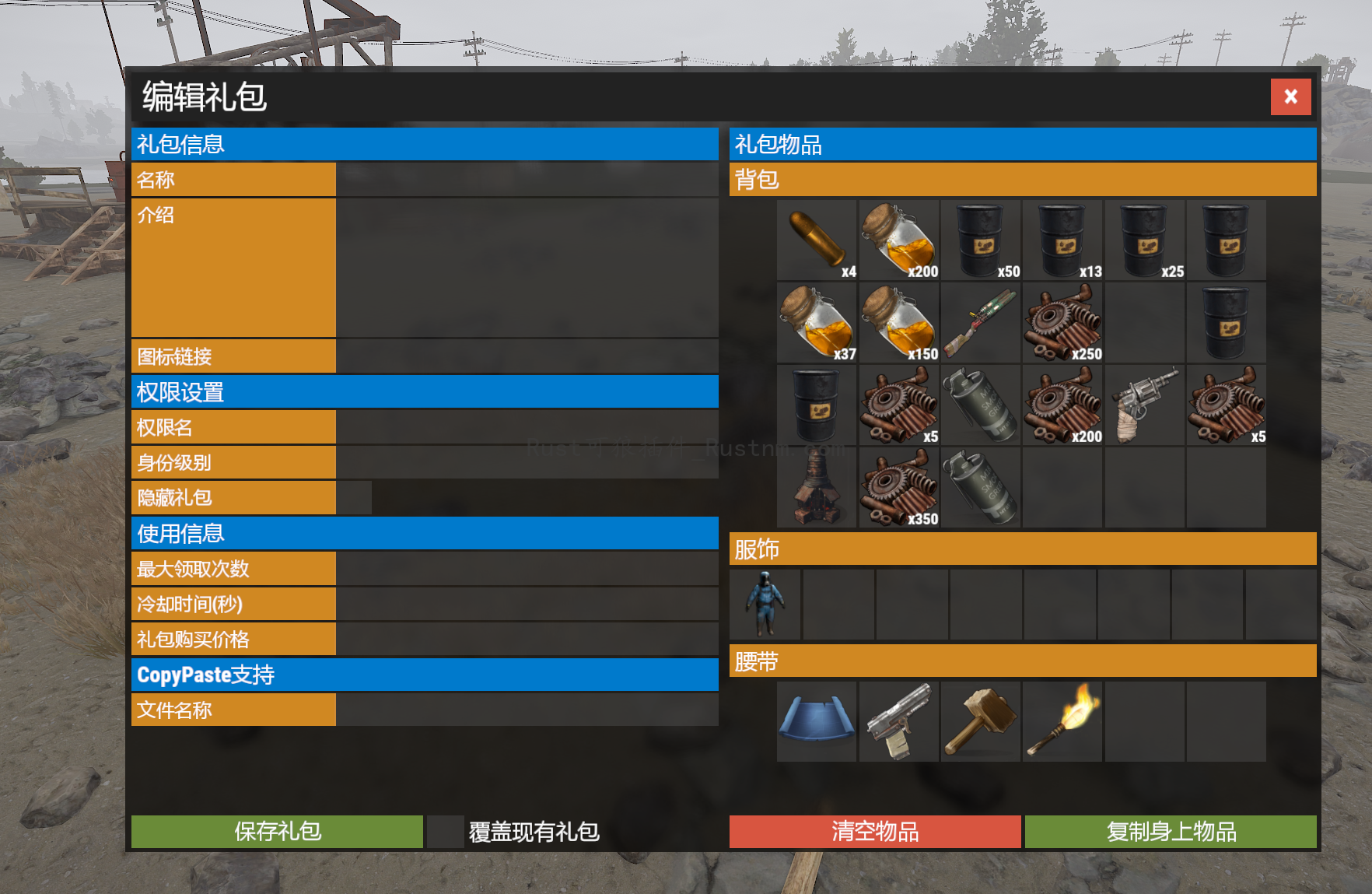Click the smoke grenade x350 row item
The image size is (1372, 894).
(981, 486)
